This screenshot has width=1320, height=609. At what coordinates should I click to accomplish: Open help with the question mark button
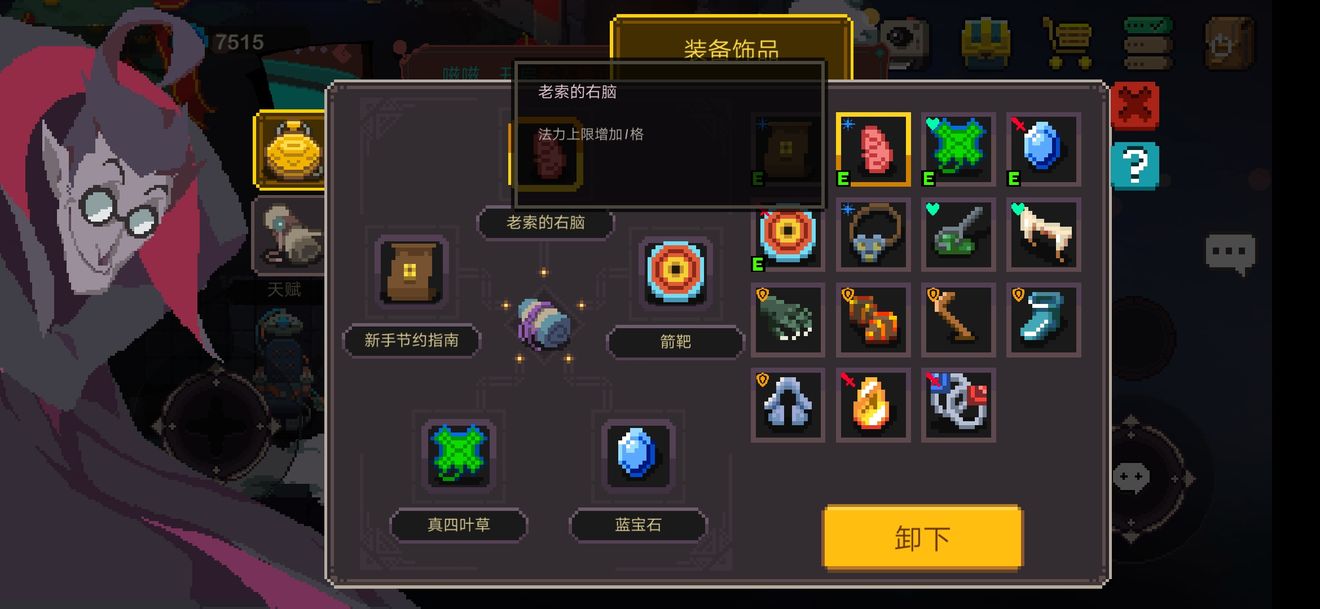(1135, 166)
